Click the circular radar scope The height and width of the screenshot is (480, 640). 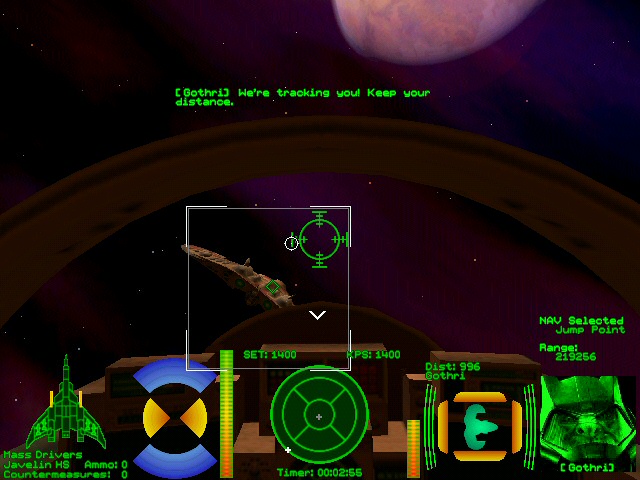coord(318,415)
